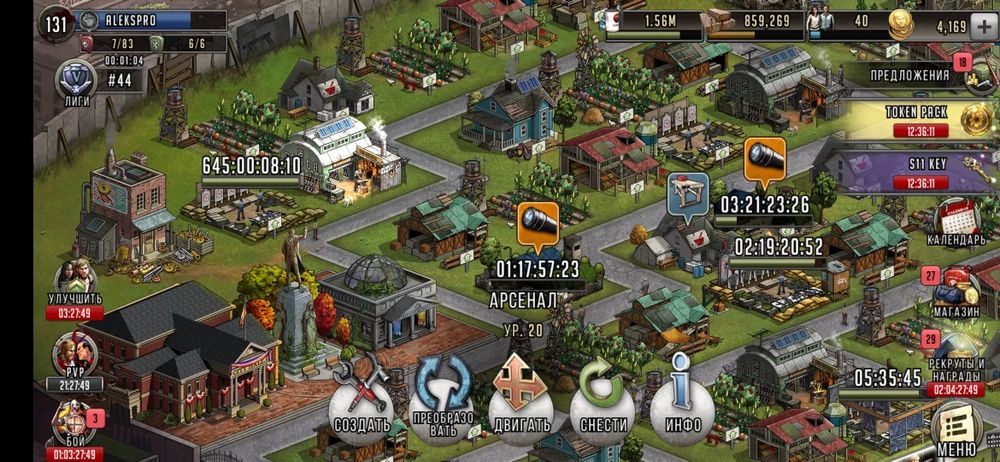1000x462 pixels.
Task: Select the Двигать (move) button
Action: click(x=519, y=405)
